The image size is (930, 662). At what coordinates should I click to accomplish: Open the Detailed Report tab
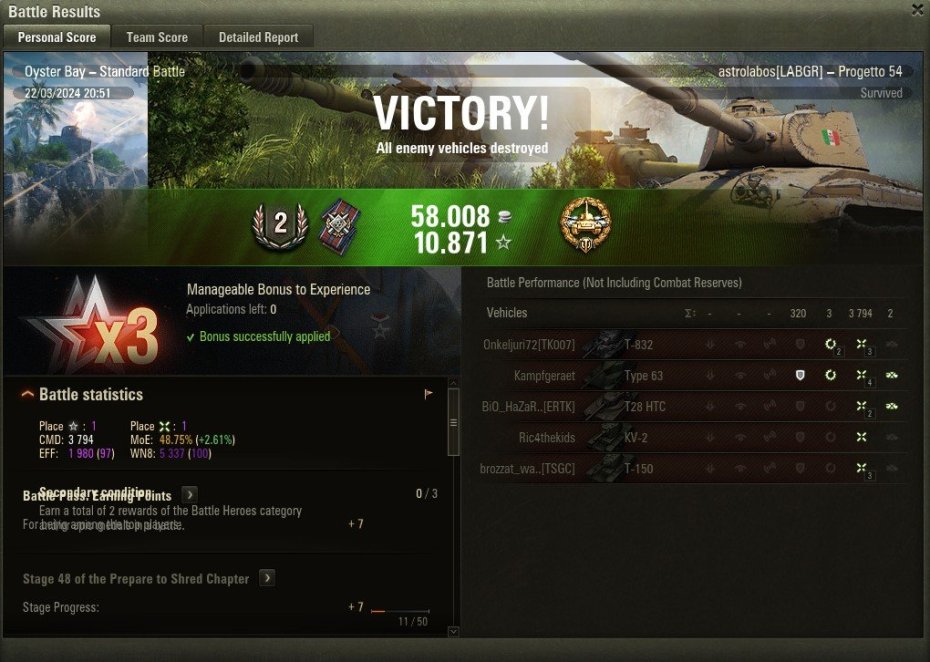258,37
